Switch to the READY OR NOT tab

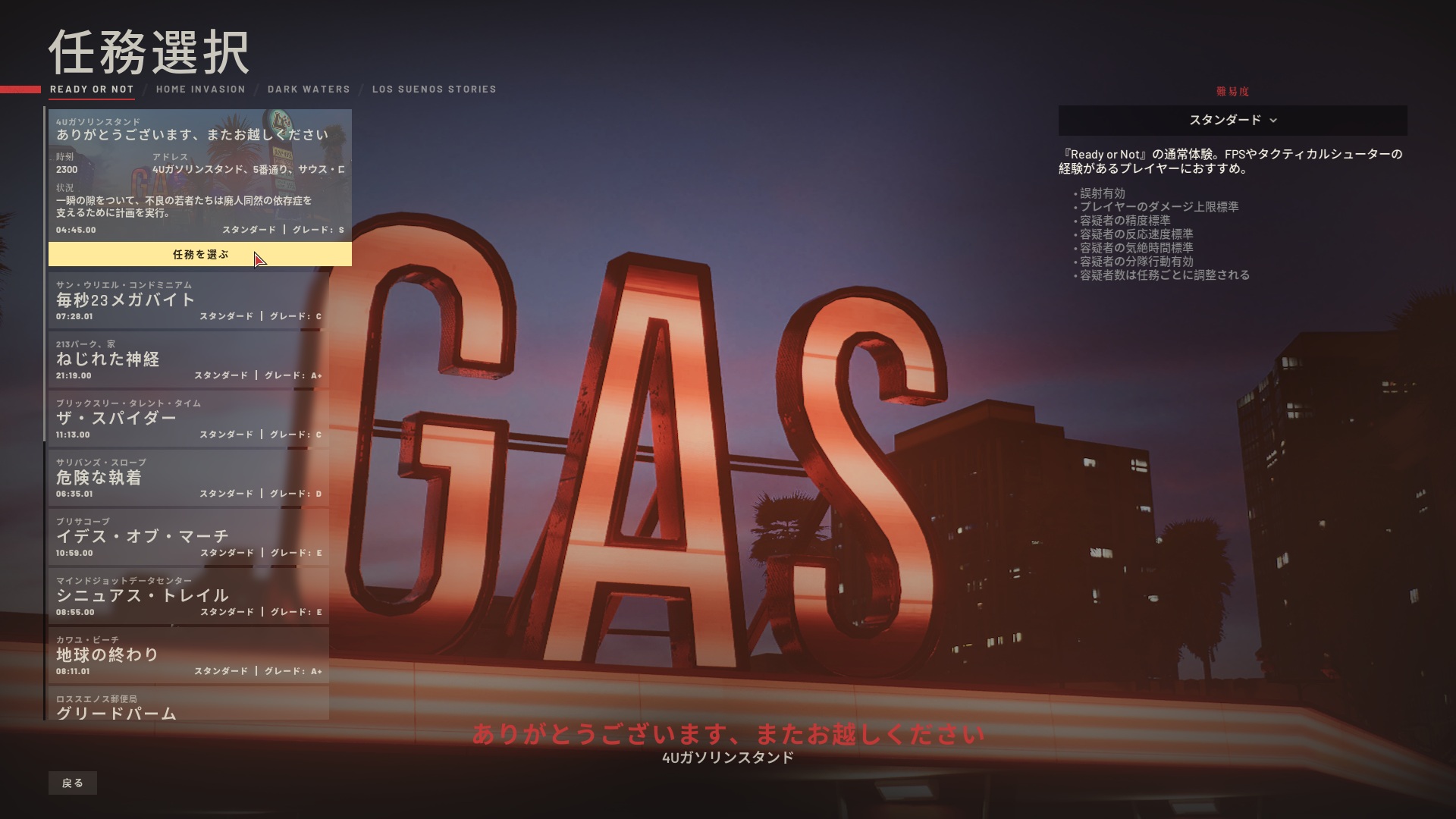92,89
